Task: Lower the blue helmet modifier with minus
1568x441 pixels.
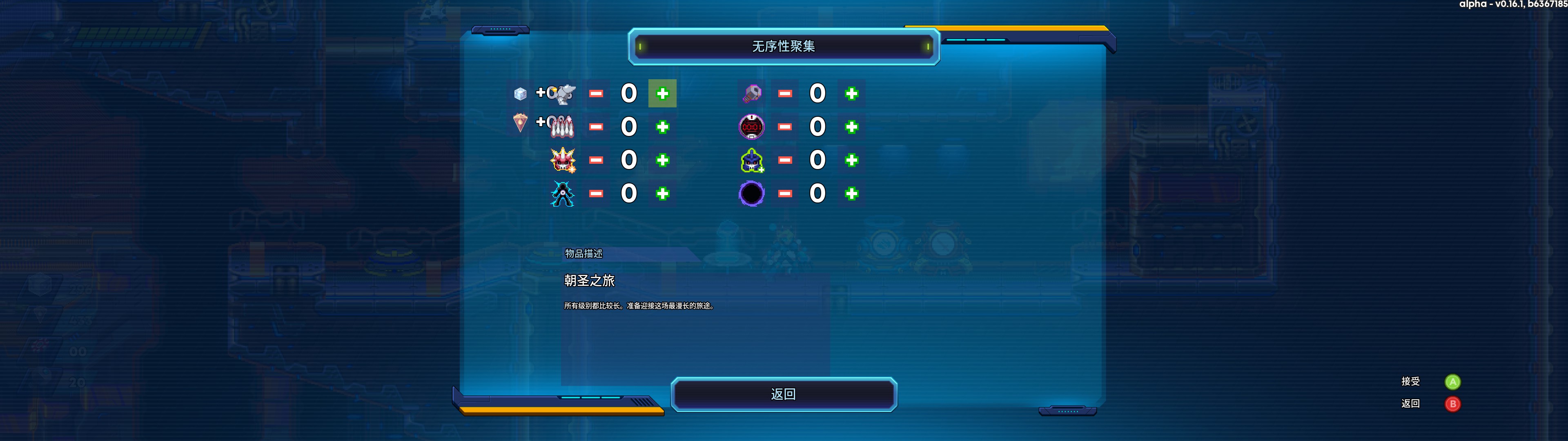Action: (785, 160)
